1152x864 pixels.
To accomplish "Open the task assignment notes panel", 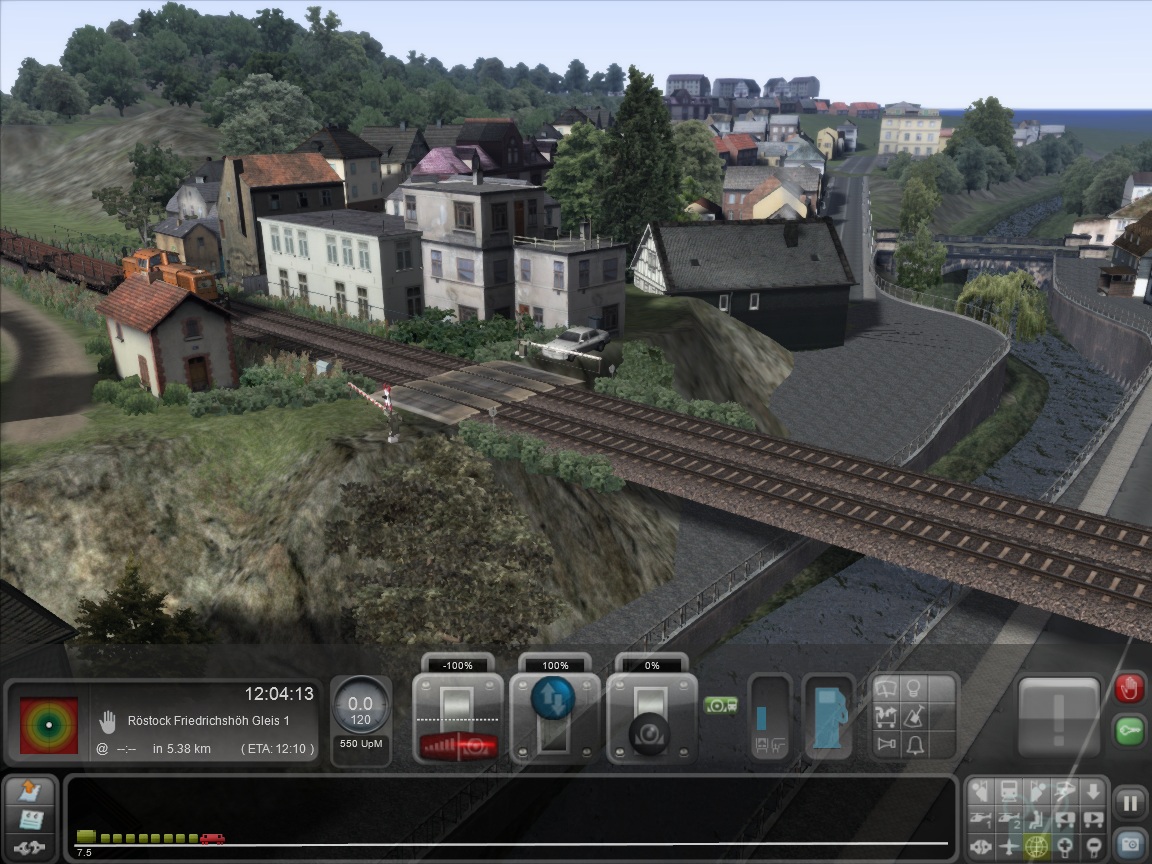I will [x=31, y=793].
